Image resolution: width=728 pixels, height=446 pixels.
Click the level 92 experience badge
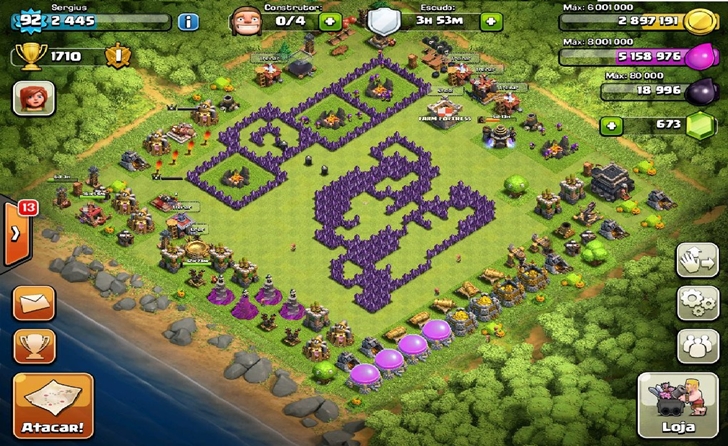[28, 19]
